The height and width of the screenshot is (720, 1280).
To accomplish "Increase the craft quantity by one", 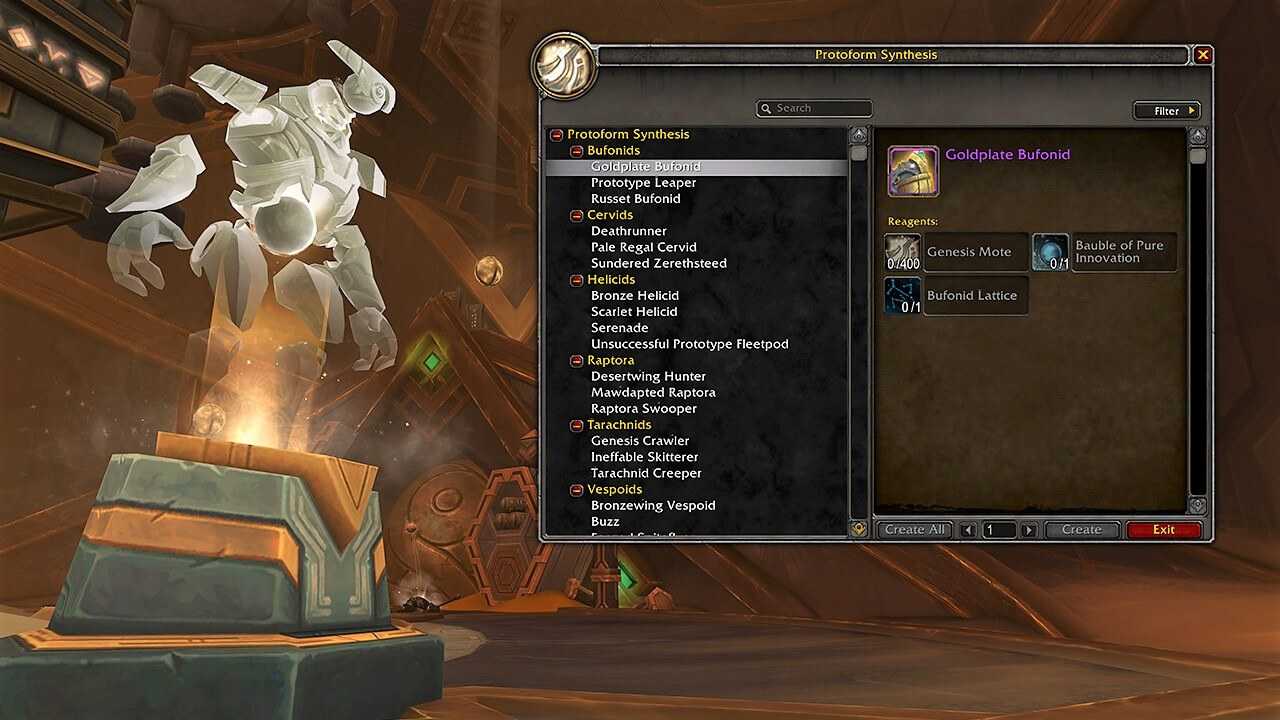I will [x=1029, y=530].
